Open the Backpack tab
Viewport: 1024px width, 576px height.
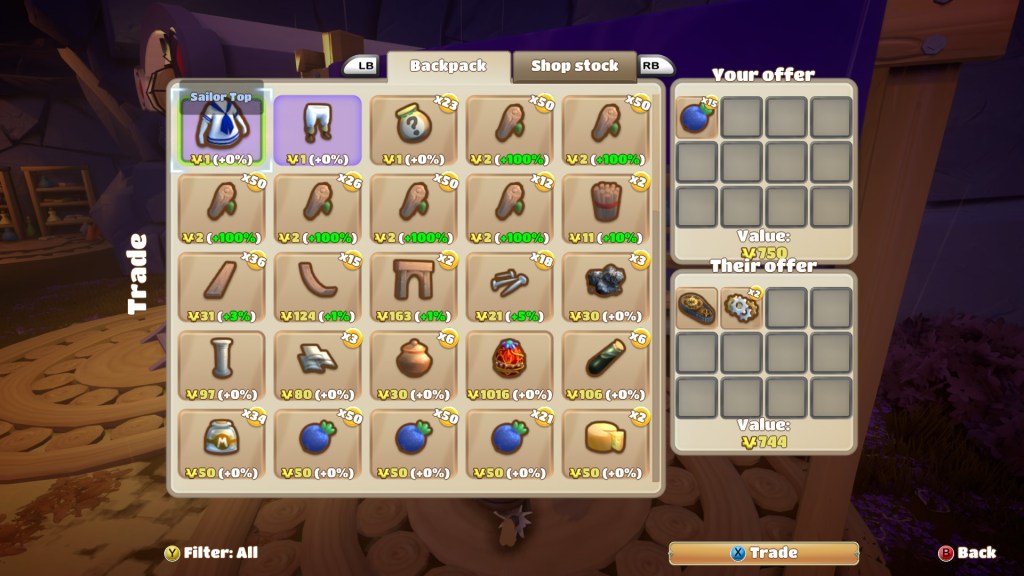point(448,66)
